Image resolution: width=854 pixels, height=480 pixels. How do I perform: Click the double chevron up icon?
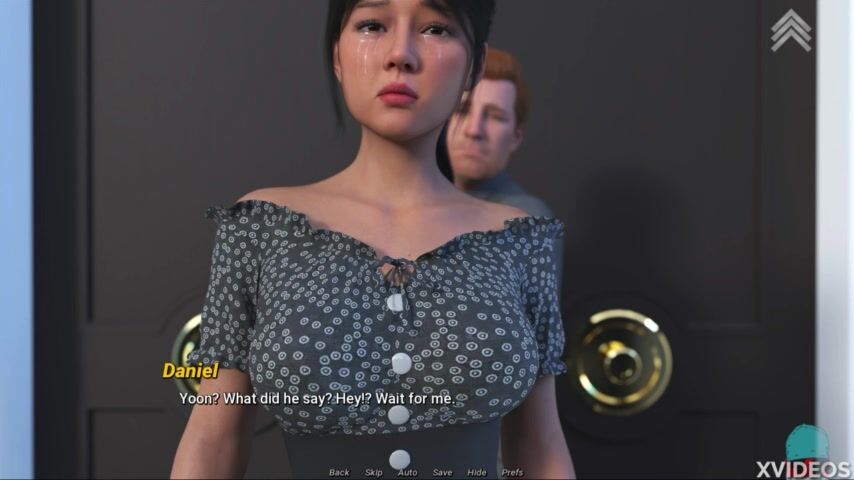click(791, 30)
